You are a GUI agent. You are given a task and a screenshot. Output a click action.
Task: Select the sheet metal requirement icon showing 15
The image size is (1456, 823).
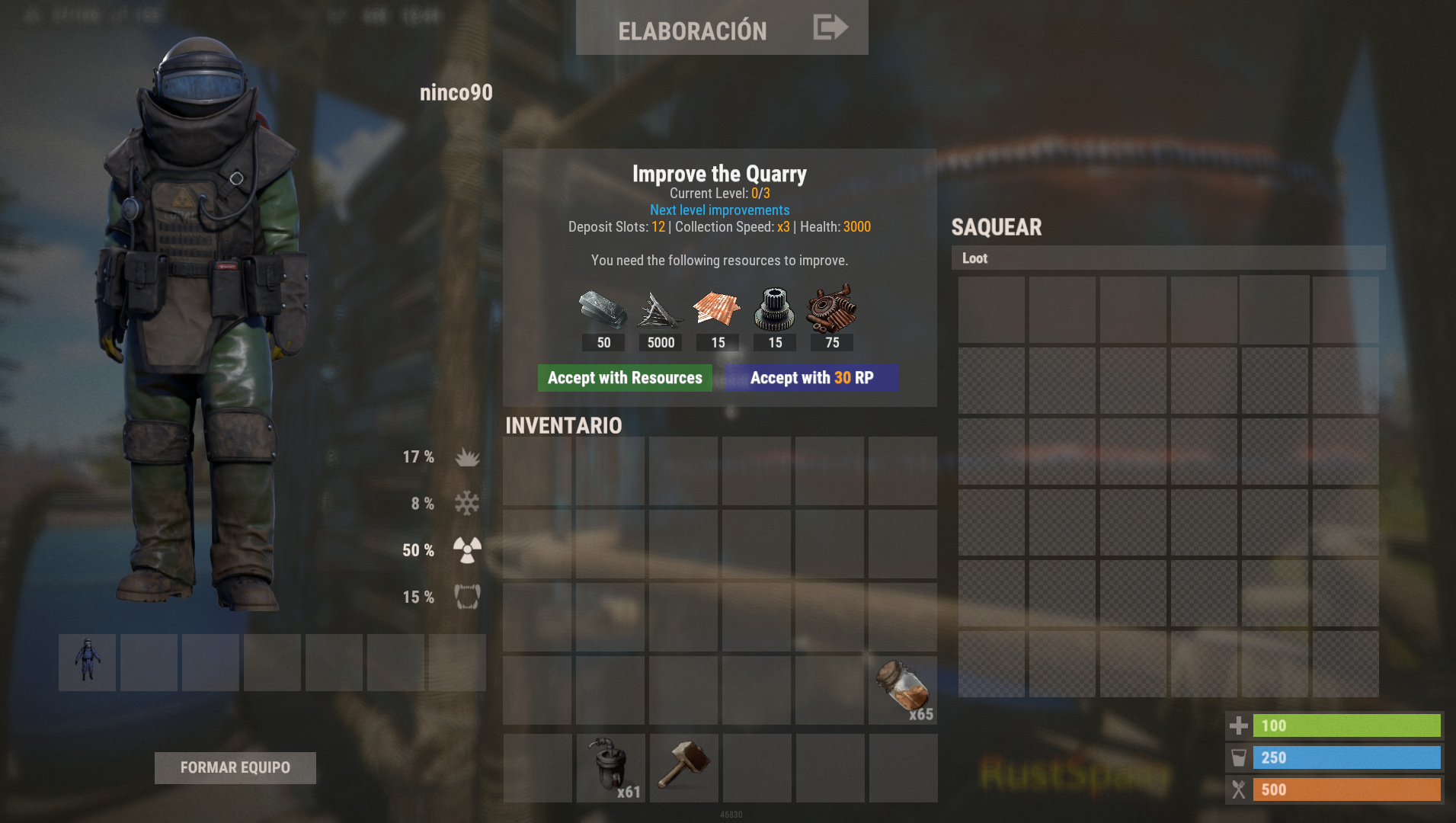717,310
